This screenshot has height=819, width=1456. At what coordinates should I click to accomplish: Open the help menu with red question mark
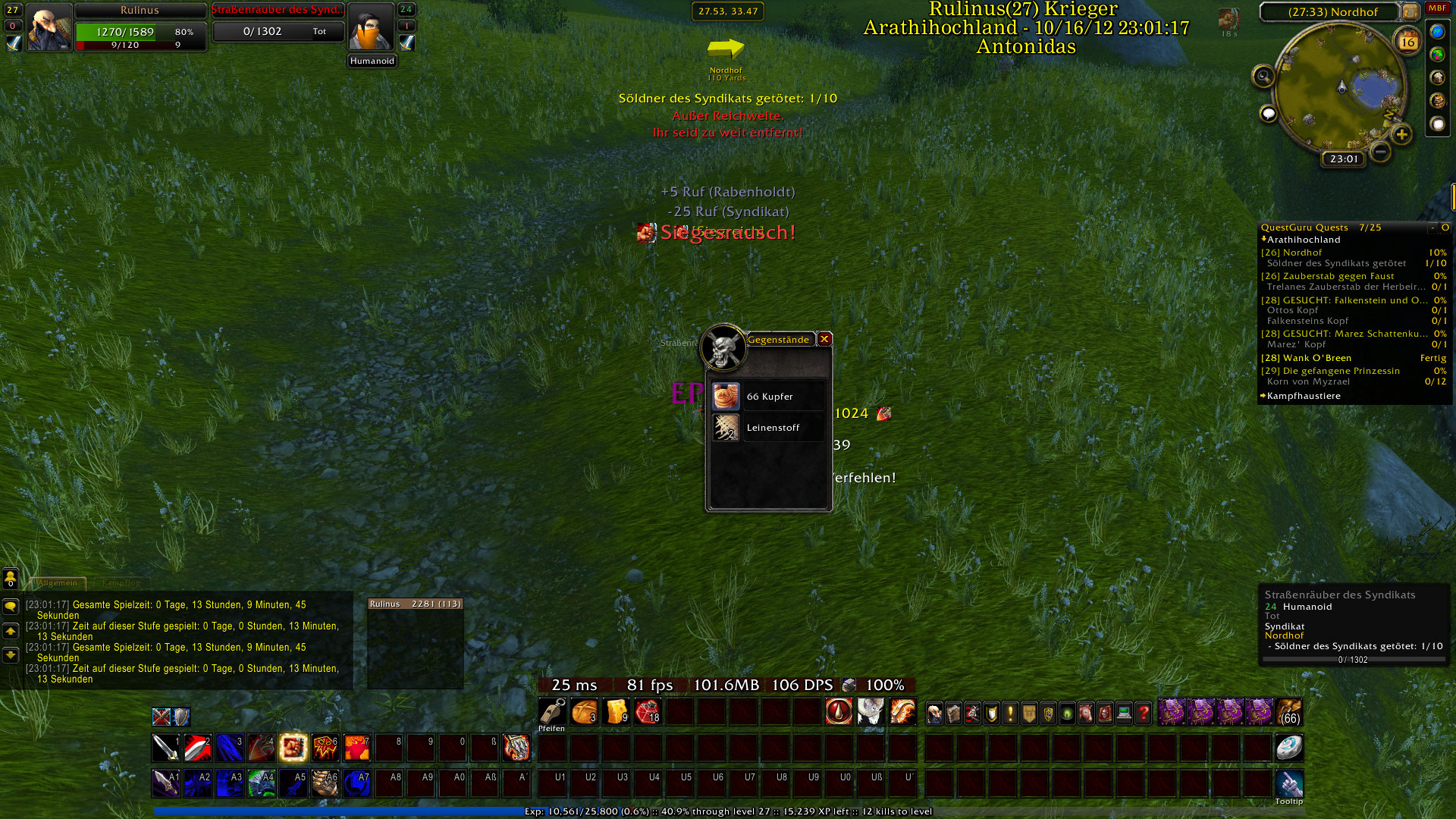tap(1143, 713)
